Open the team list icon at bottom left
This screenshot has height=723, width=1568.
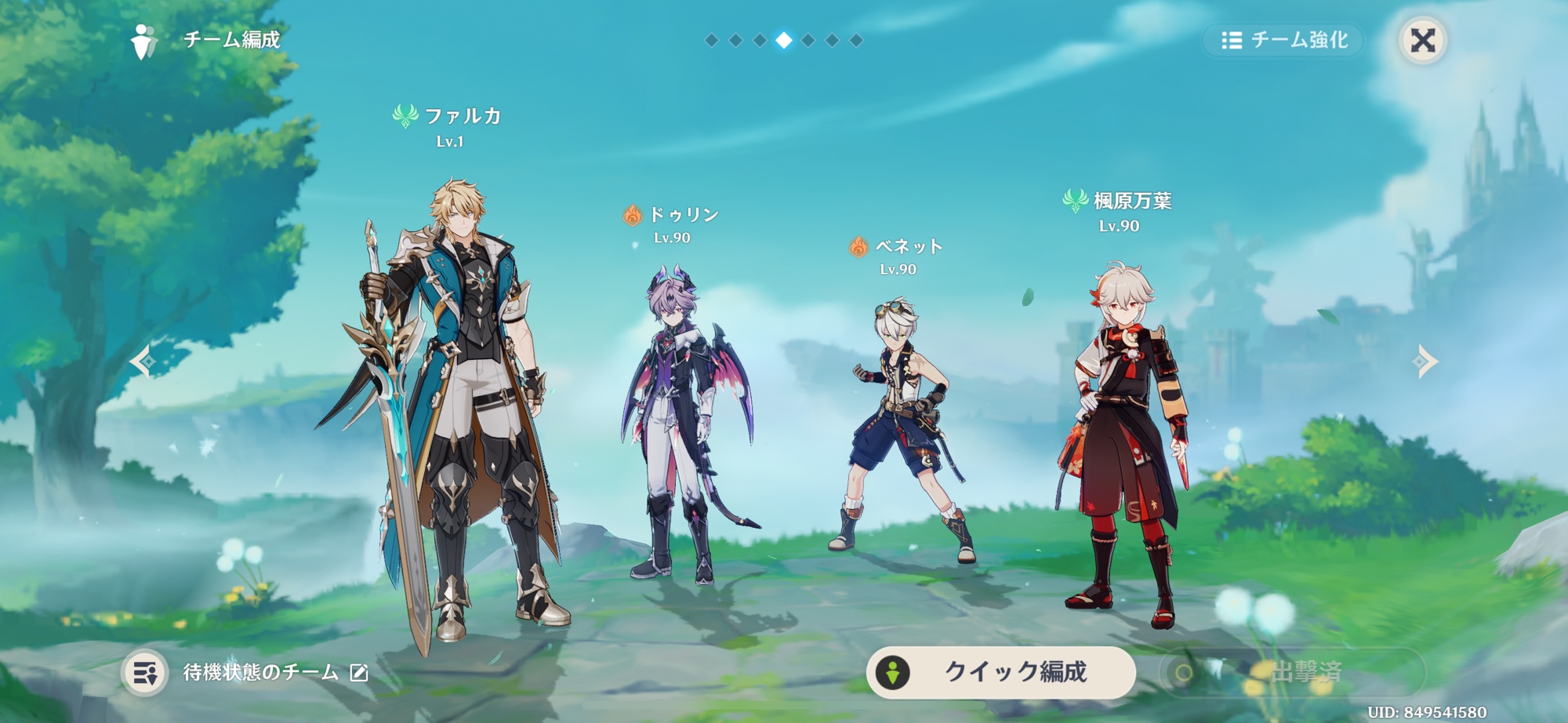[145, 673]
